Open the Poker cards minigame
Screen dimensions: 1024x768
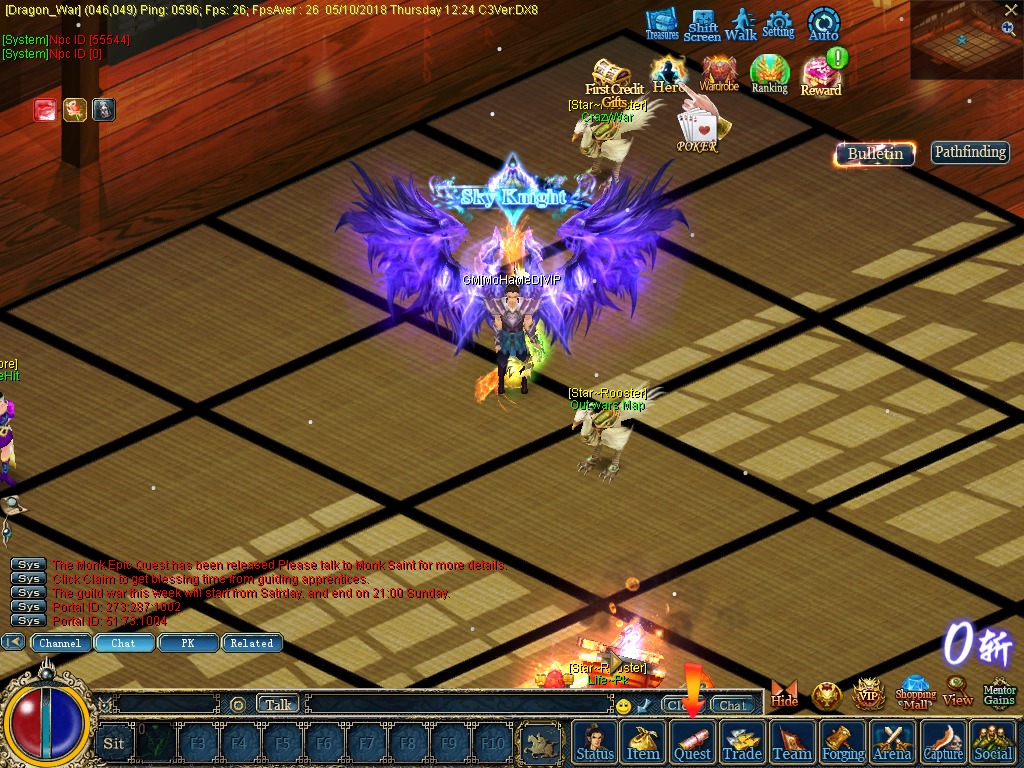(697, 131)
